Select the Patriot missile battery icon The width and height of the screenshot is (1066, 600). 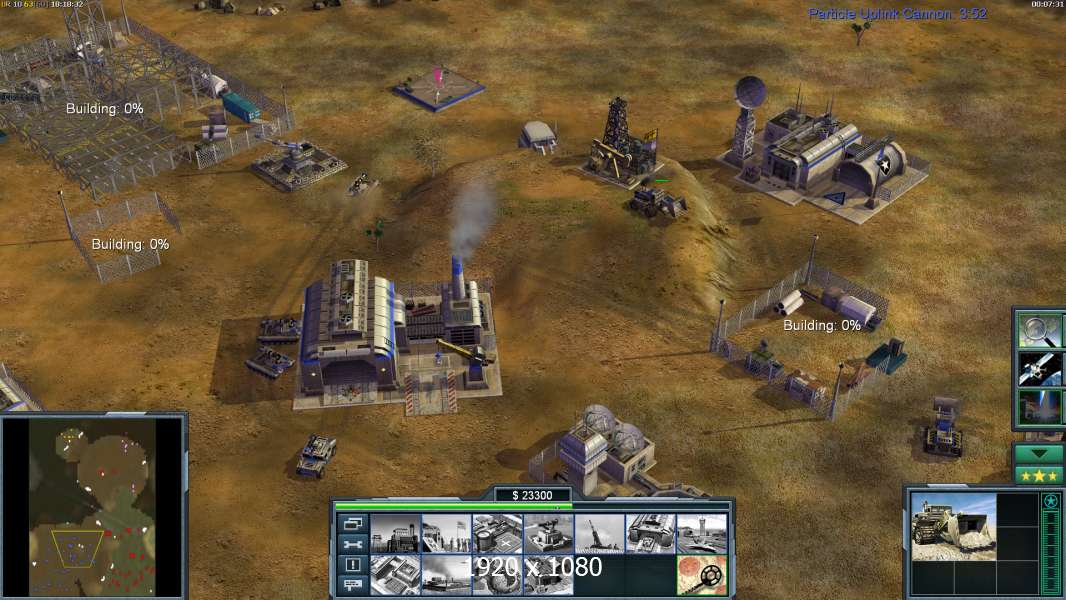[x=548, y=534]
